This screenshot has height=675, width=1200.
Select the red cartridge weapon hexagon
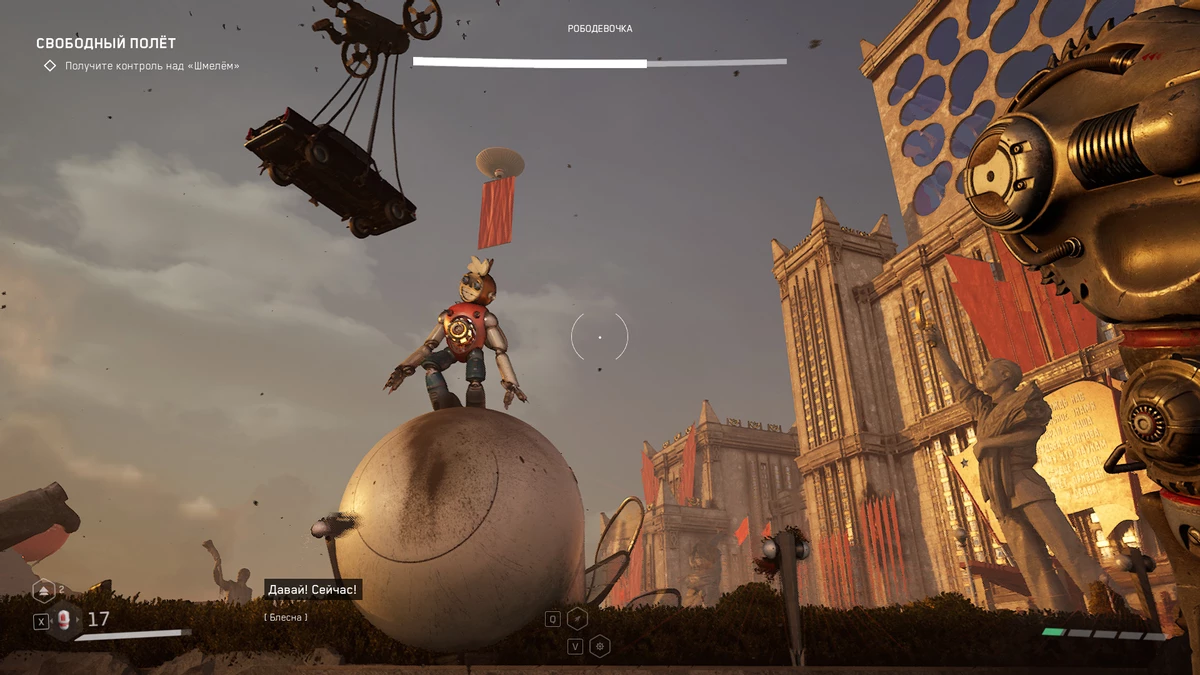point(66,620)
